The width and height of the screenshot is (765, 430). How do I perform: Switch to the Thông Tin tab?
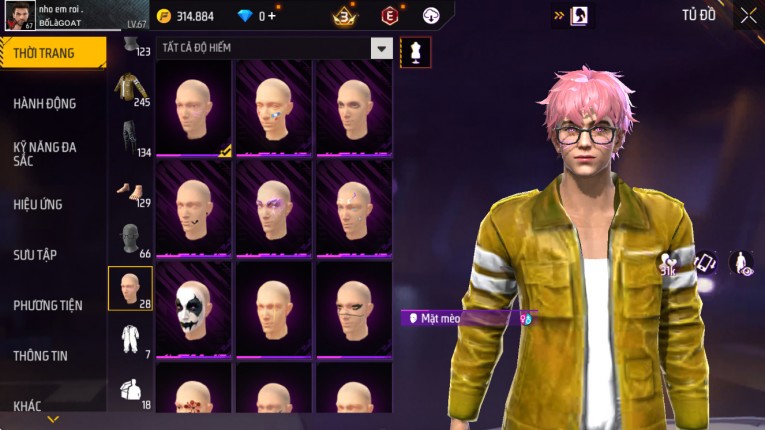click(x=40, y=355)
